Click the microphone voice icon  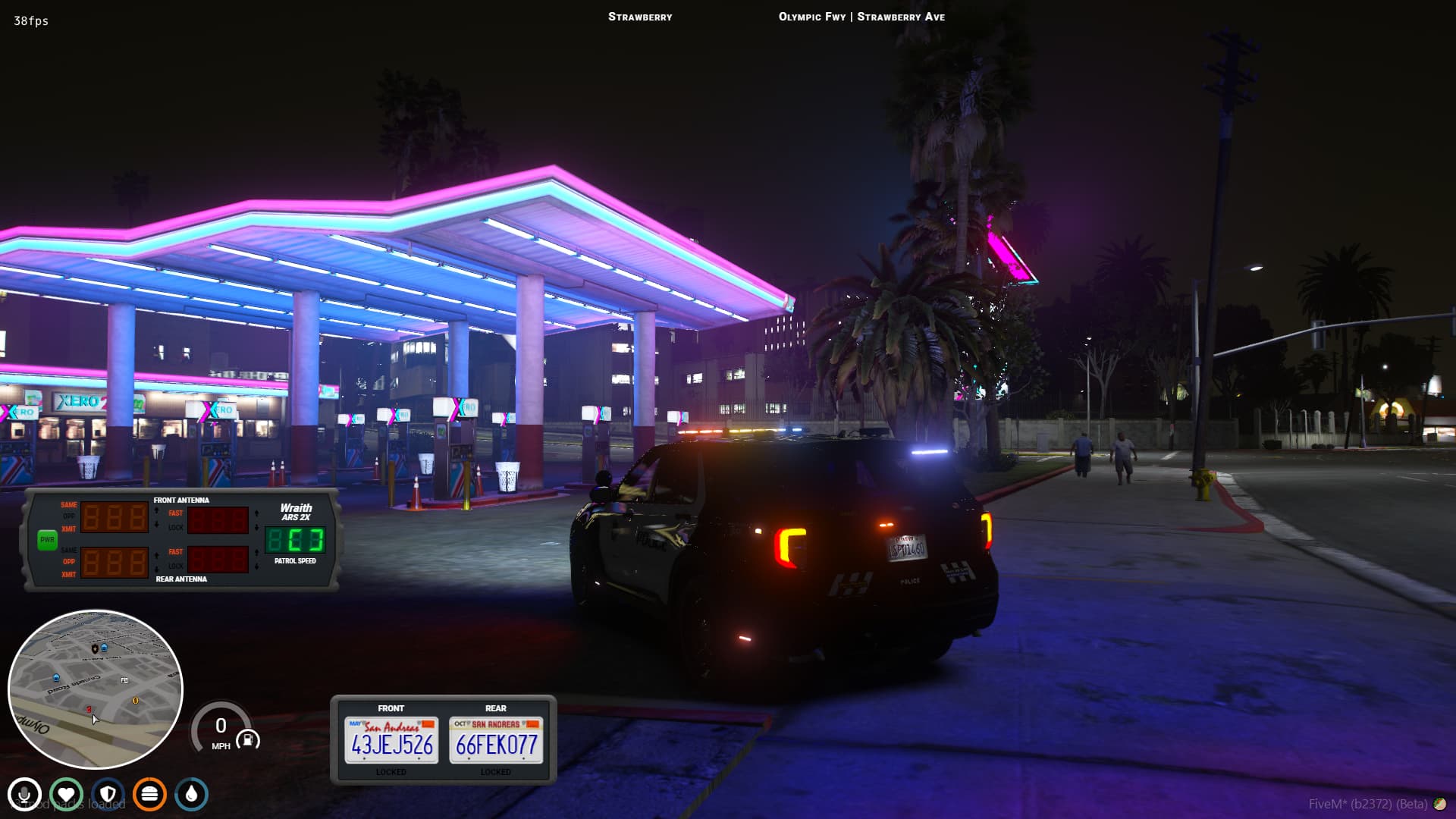click(x=24, y=795)
